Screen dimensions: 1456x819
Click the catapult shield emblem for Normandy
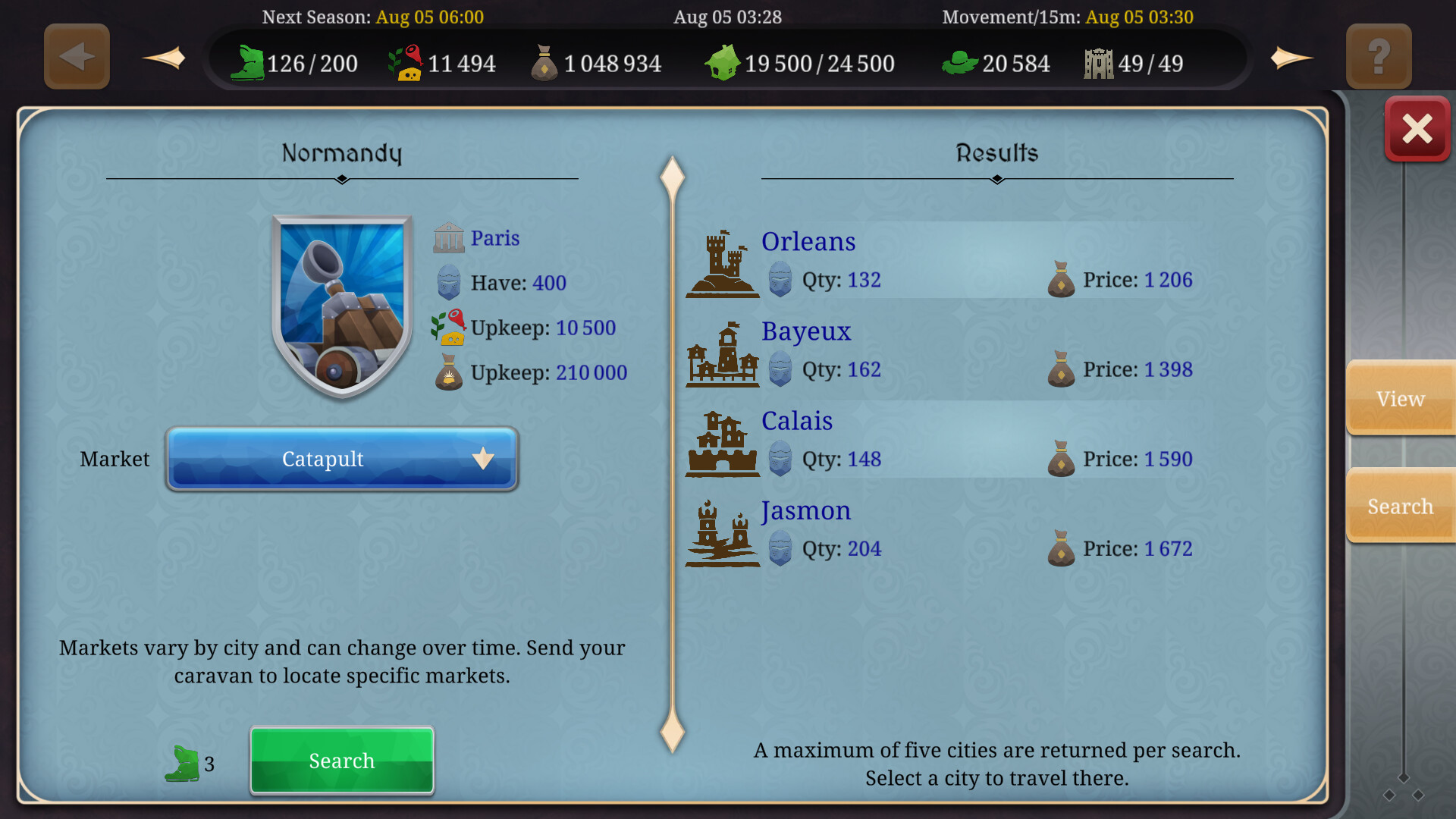tap(340, 302)
